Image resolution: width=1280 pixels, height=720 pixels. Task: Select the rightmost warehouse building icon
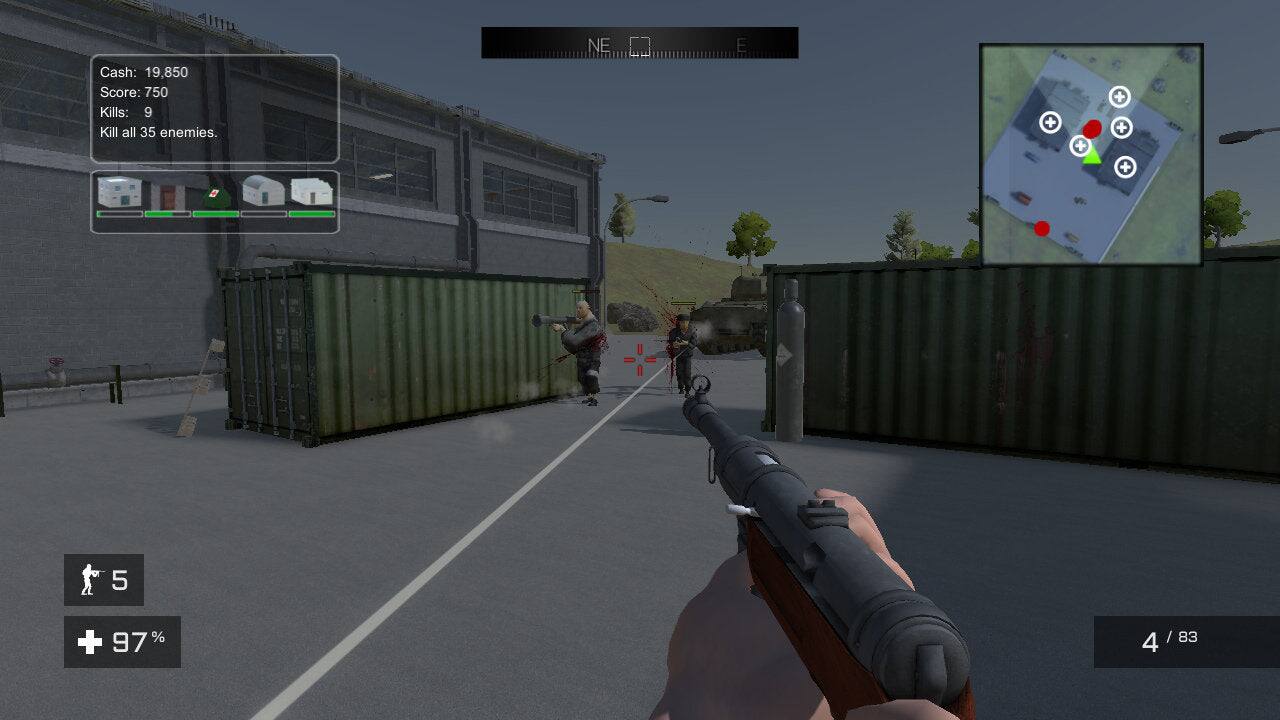pos(311,190)
